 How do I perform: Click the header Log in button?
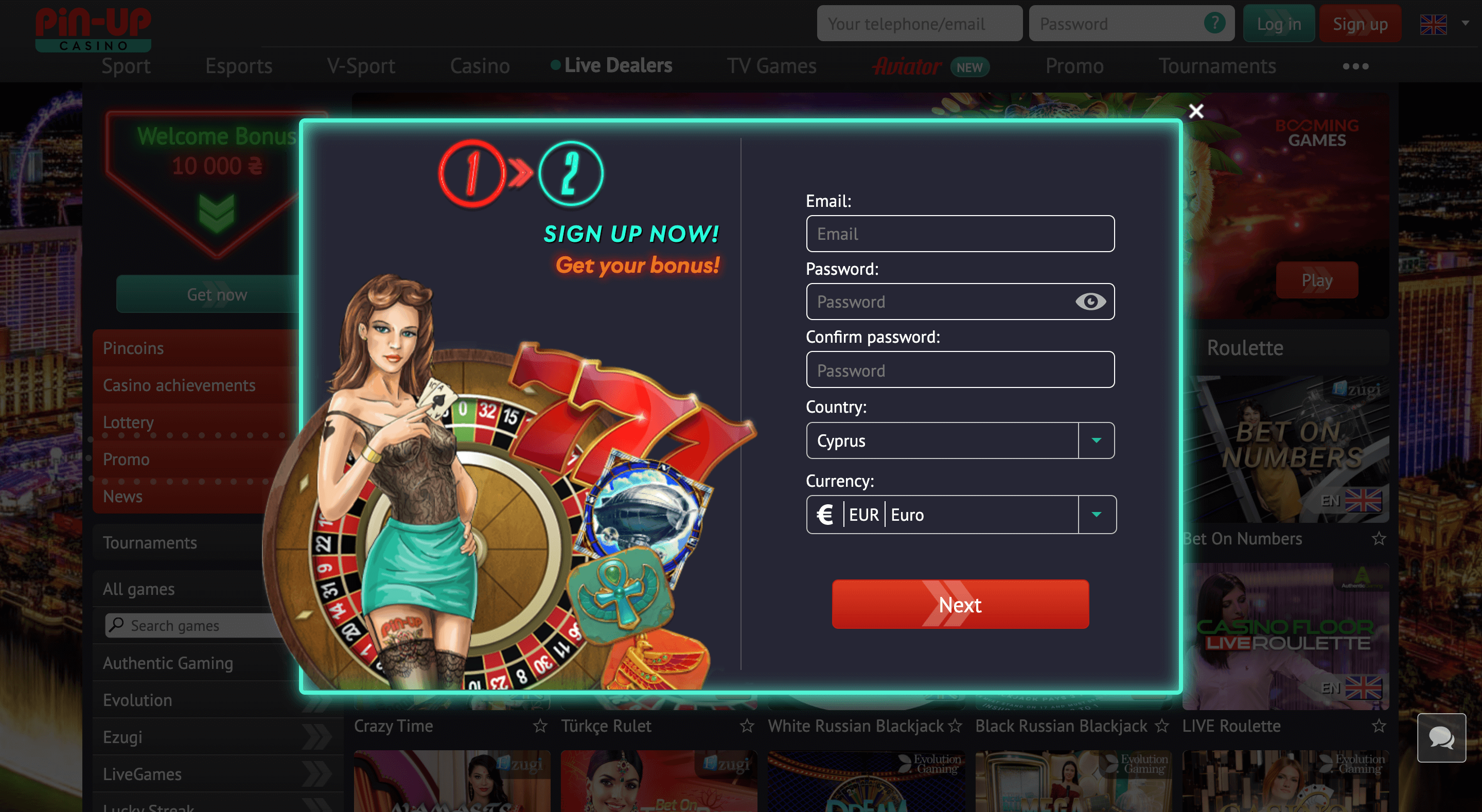[x=1278, y=24]
